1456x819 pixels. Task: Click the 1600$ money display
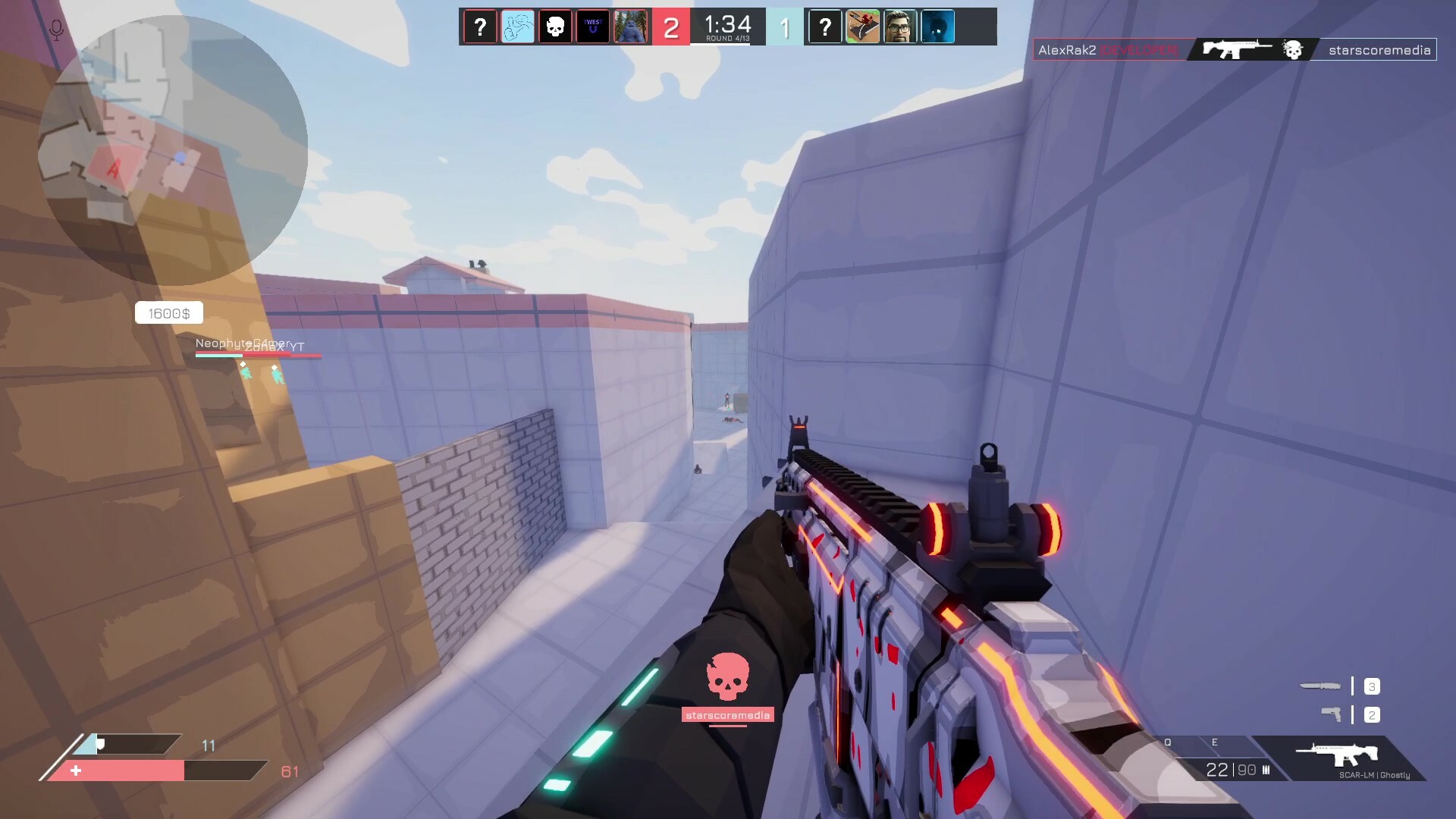tap(168, 312)
